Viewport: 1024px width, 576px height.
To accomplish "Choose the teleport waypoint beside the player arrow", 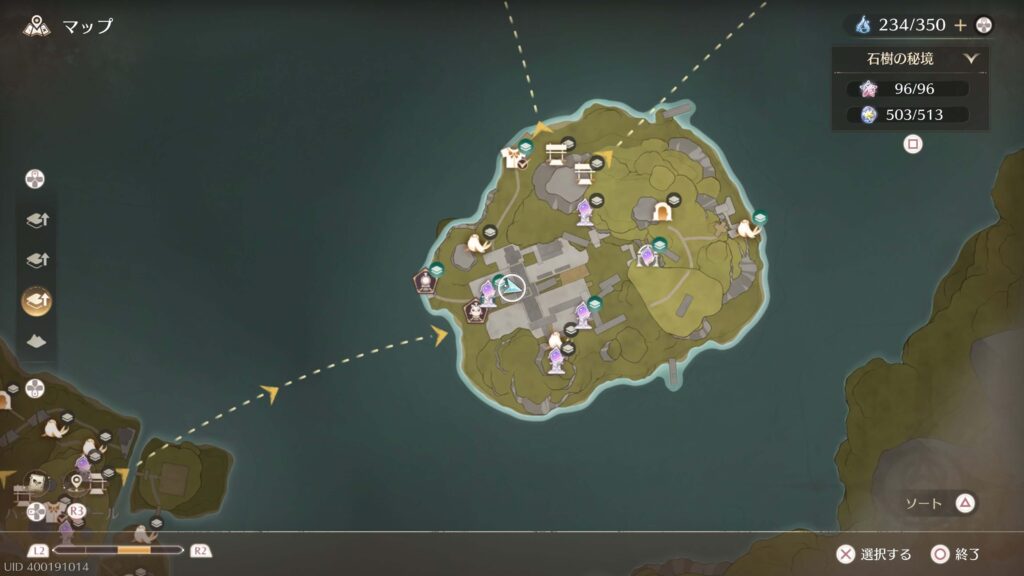I will click(x=488, y=292).
